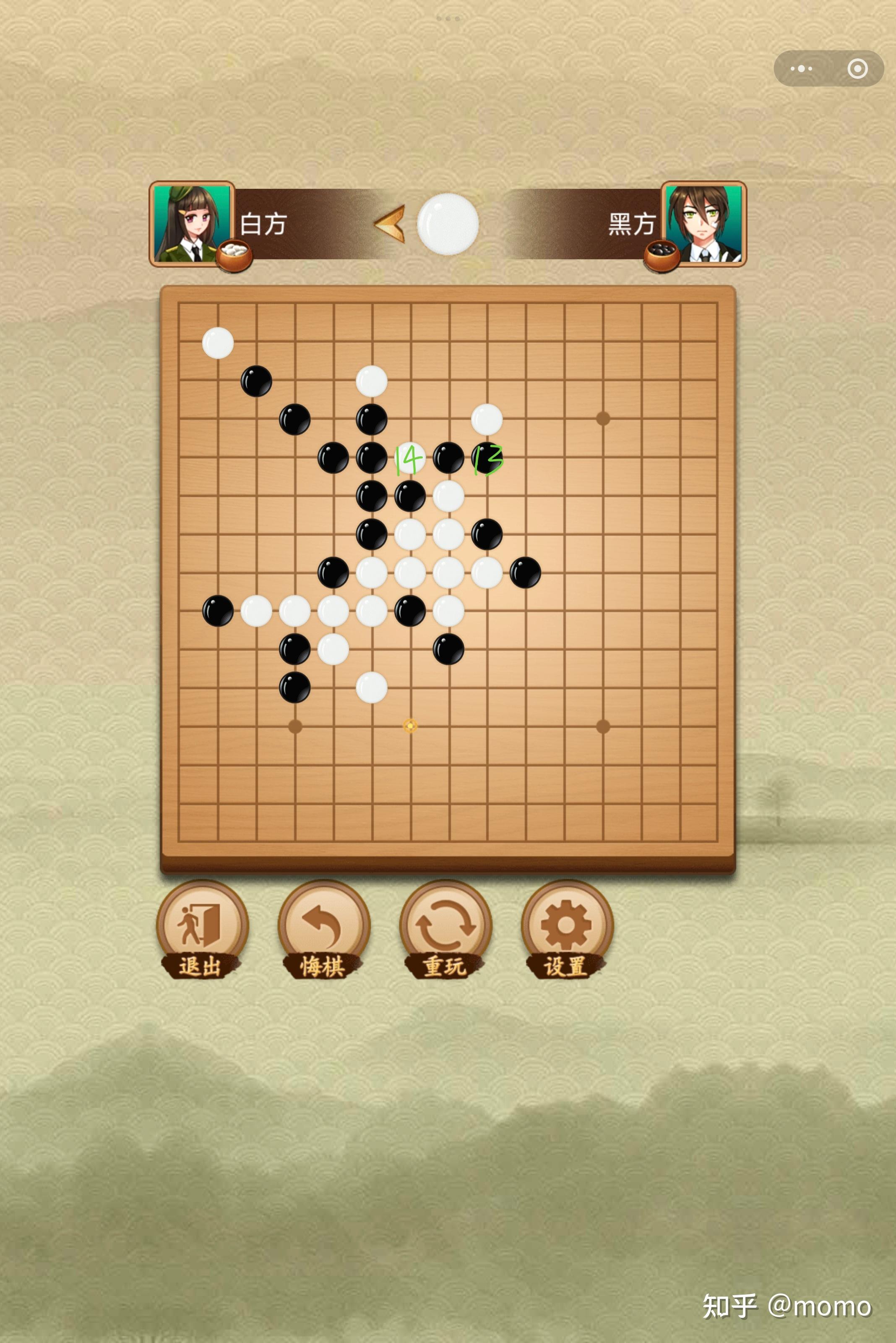Click the white turn indicator stone
The width and height of the screenshot is (896, 1343).
(x=448, y=225)
